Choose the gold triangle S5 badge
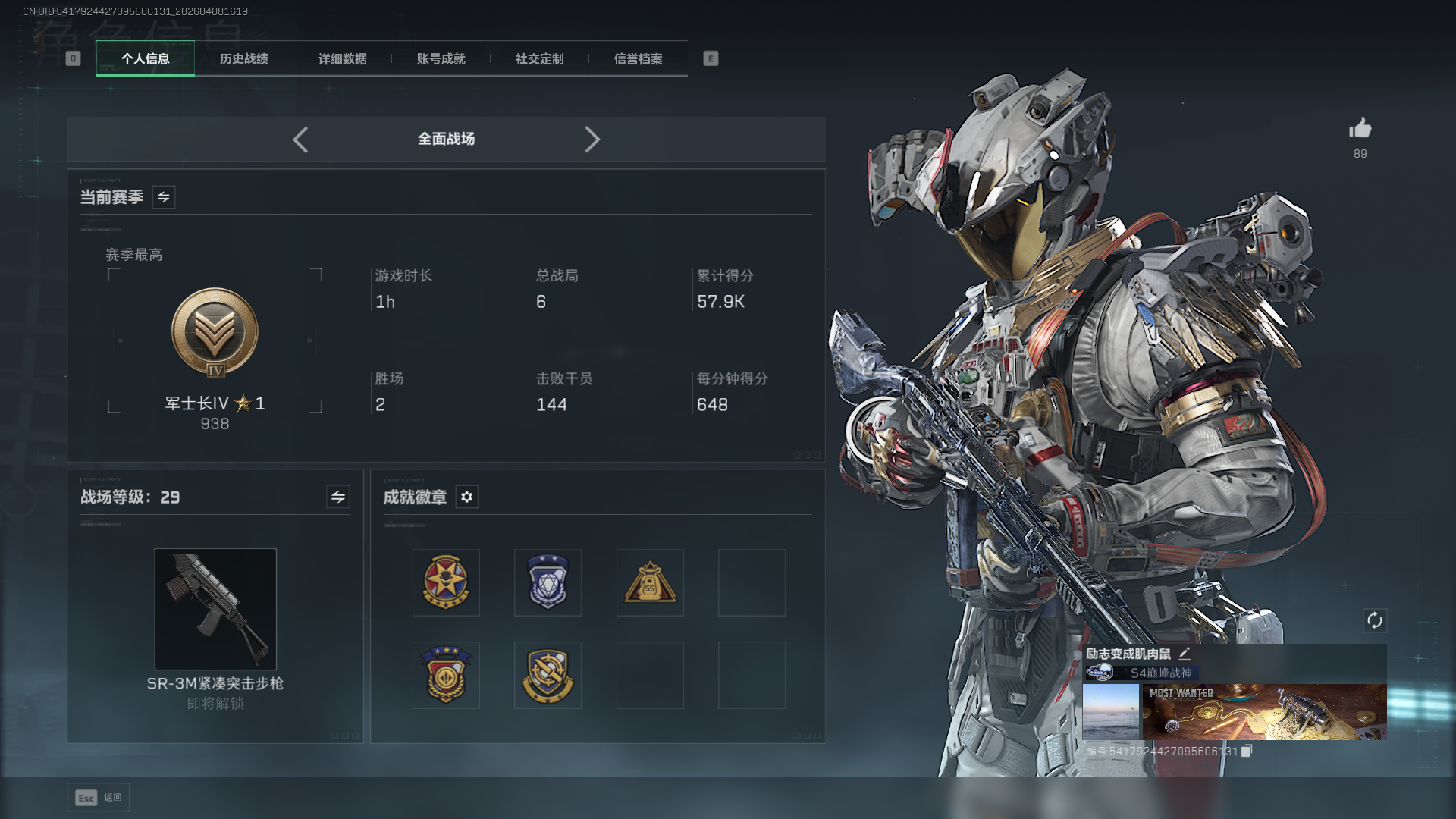 [x=650, y=582]
